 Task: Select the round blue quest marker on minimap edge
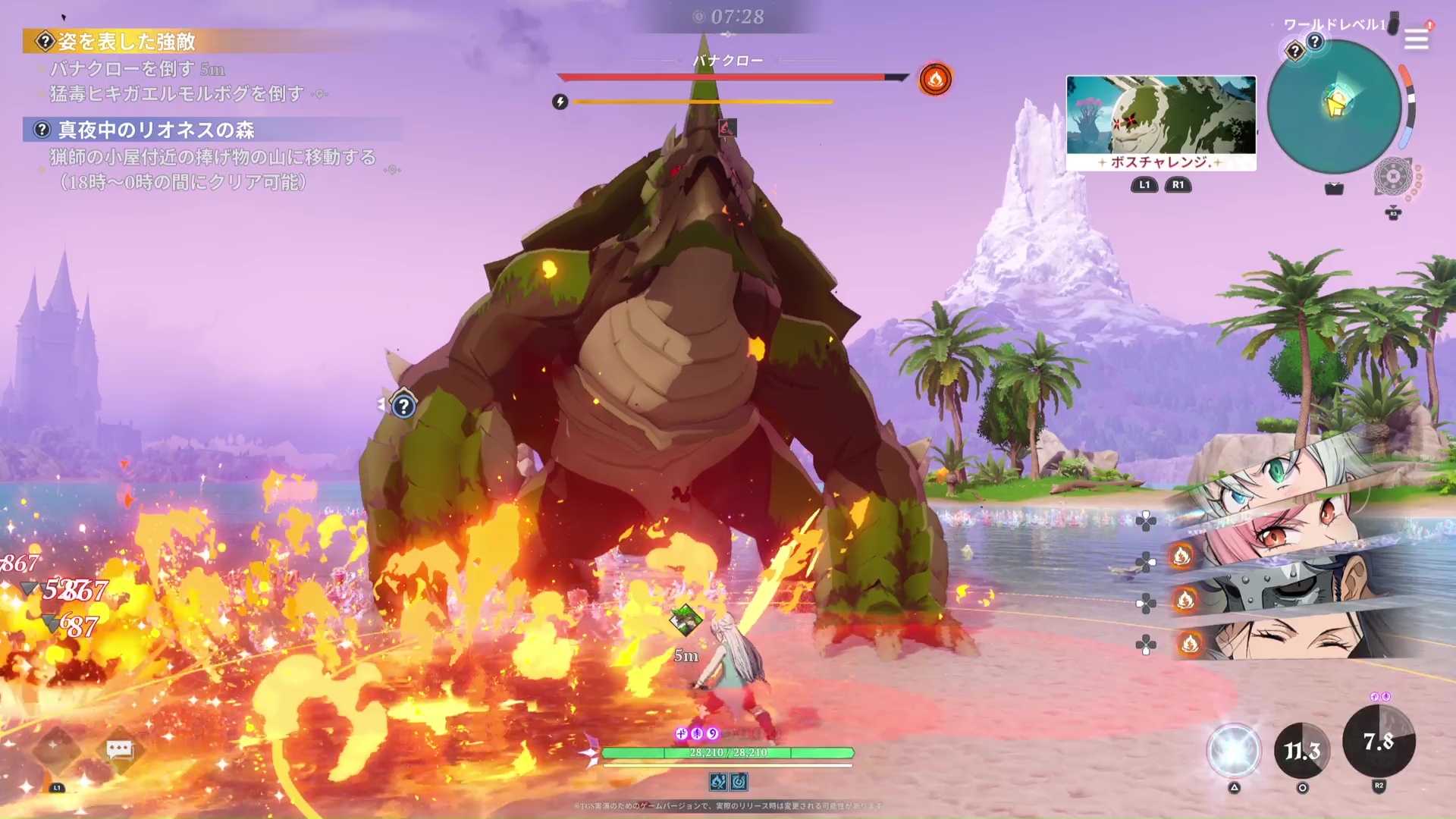[x=1315, y=42]
